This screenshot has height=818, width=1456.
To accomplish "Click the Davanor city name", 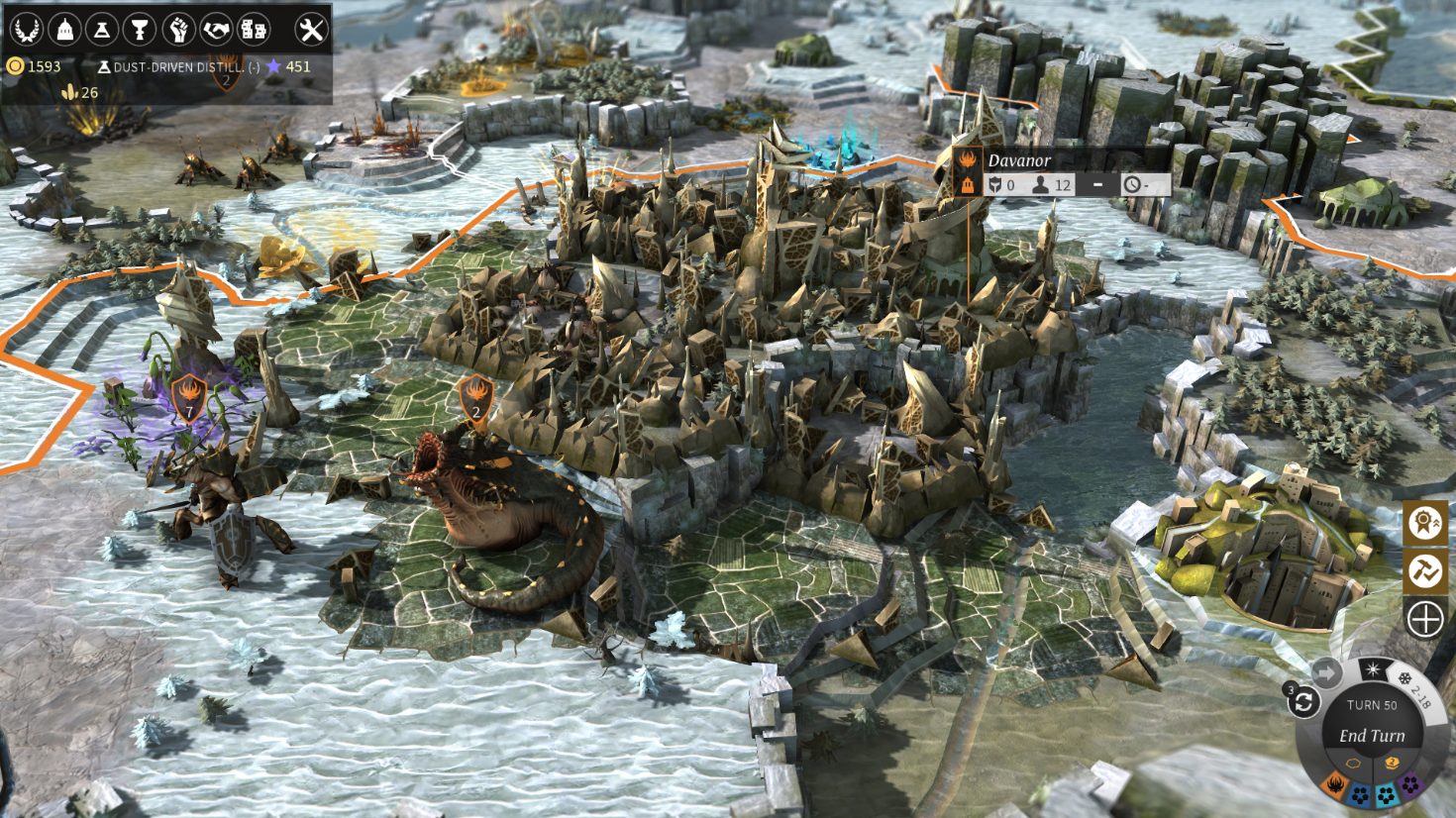I will (x=1018, y=158).
